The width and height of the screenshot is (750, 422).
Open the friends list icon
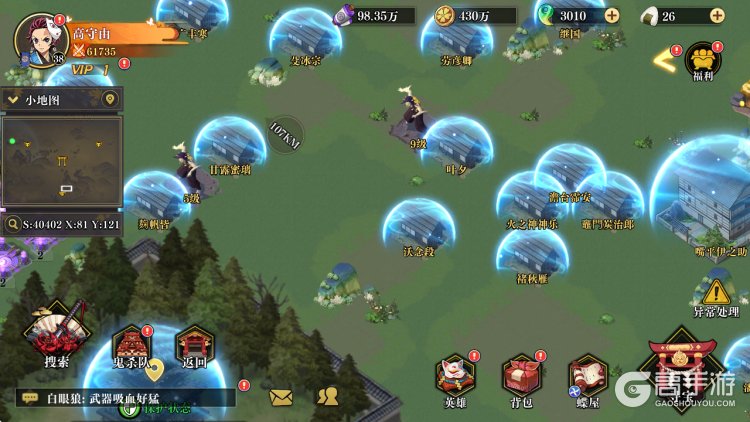(327, 397)
